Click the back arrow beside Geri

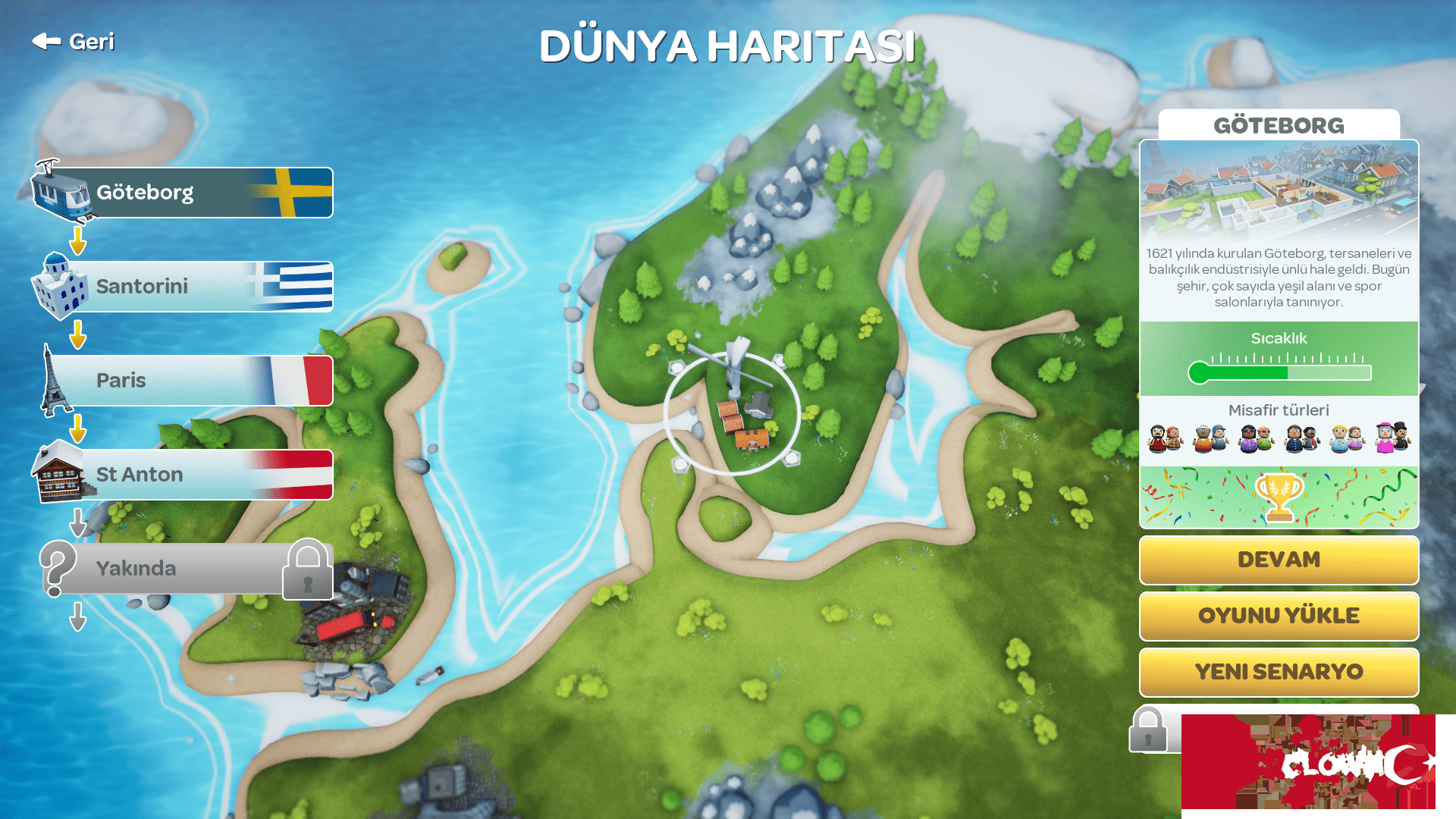coord(45,42)
